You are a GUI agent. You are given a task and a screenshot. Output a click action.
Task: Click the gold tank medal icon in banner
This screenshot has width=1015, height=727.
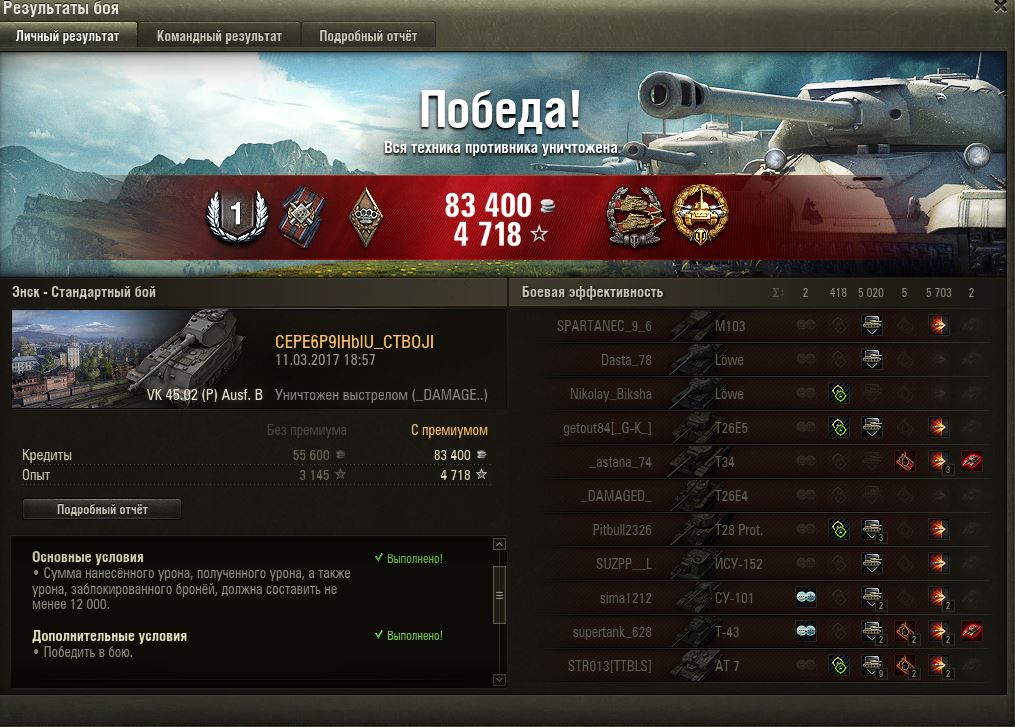pyautogui.click(x=700, y=215)
